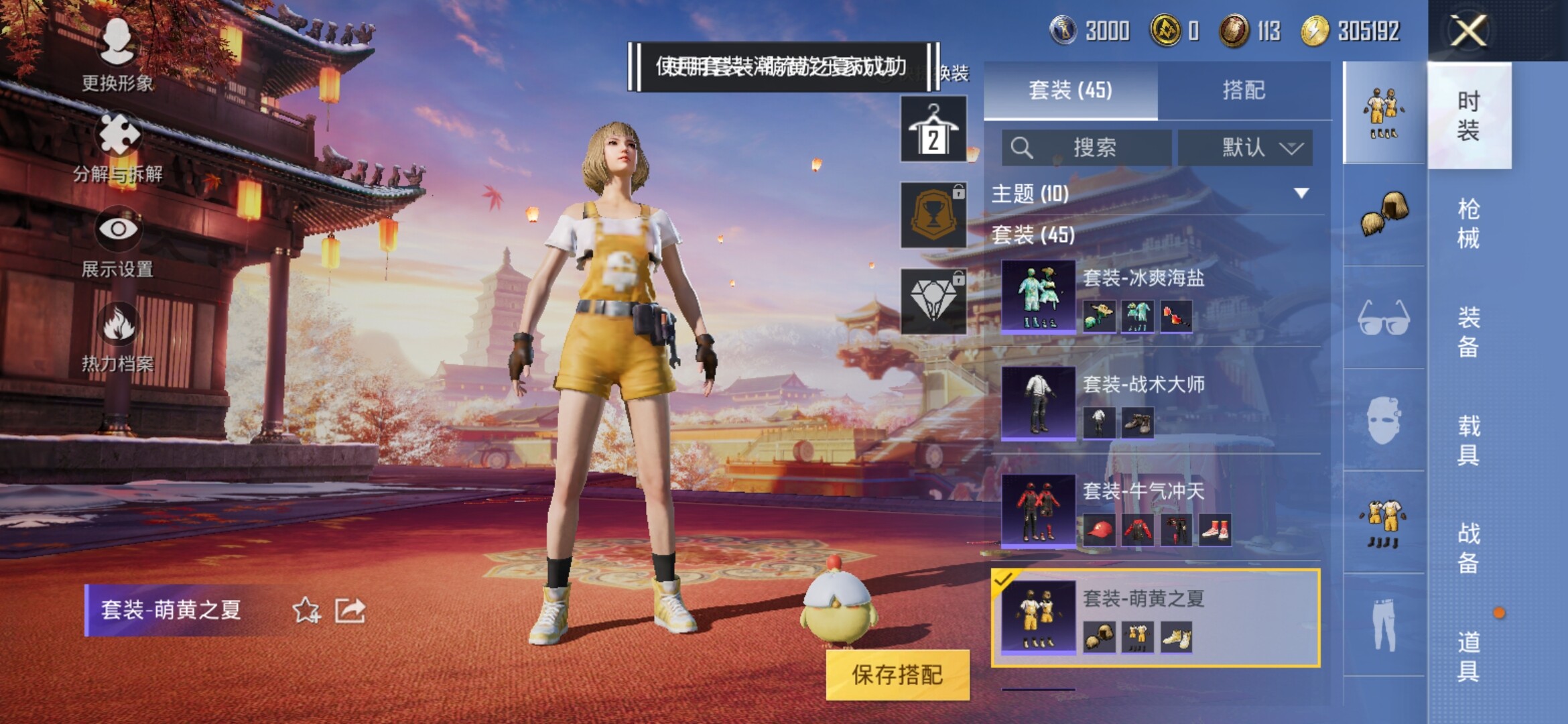Open the 热力档案 flame icon

[x=118, y=337]
